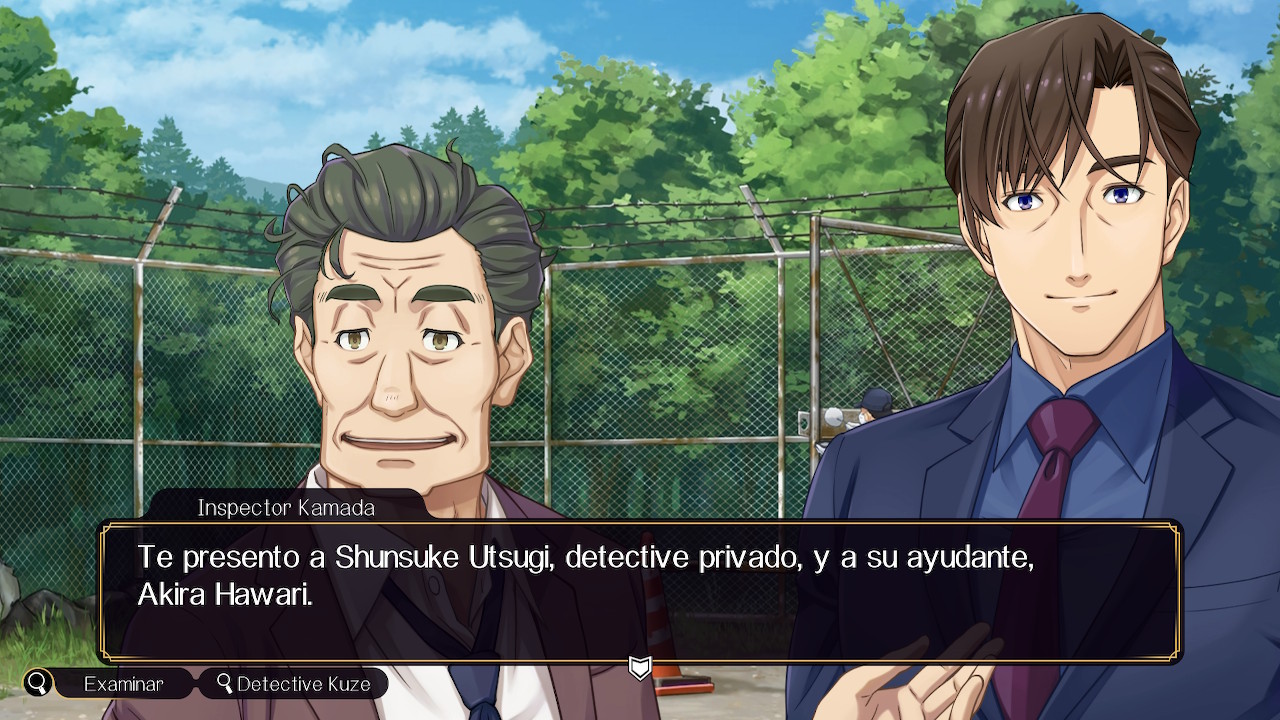Screen dimensions: 1280x720
Task: Click the magnifying glass icon
Action: click(38, 684)
